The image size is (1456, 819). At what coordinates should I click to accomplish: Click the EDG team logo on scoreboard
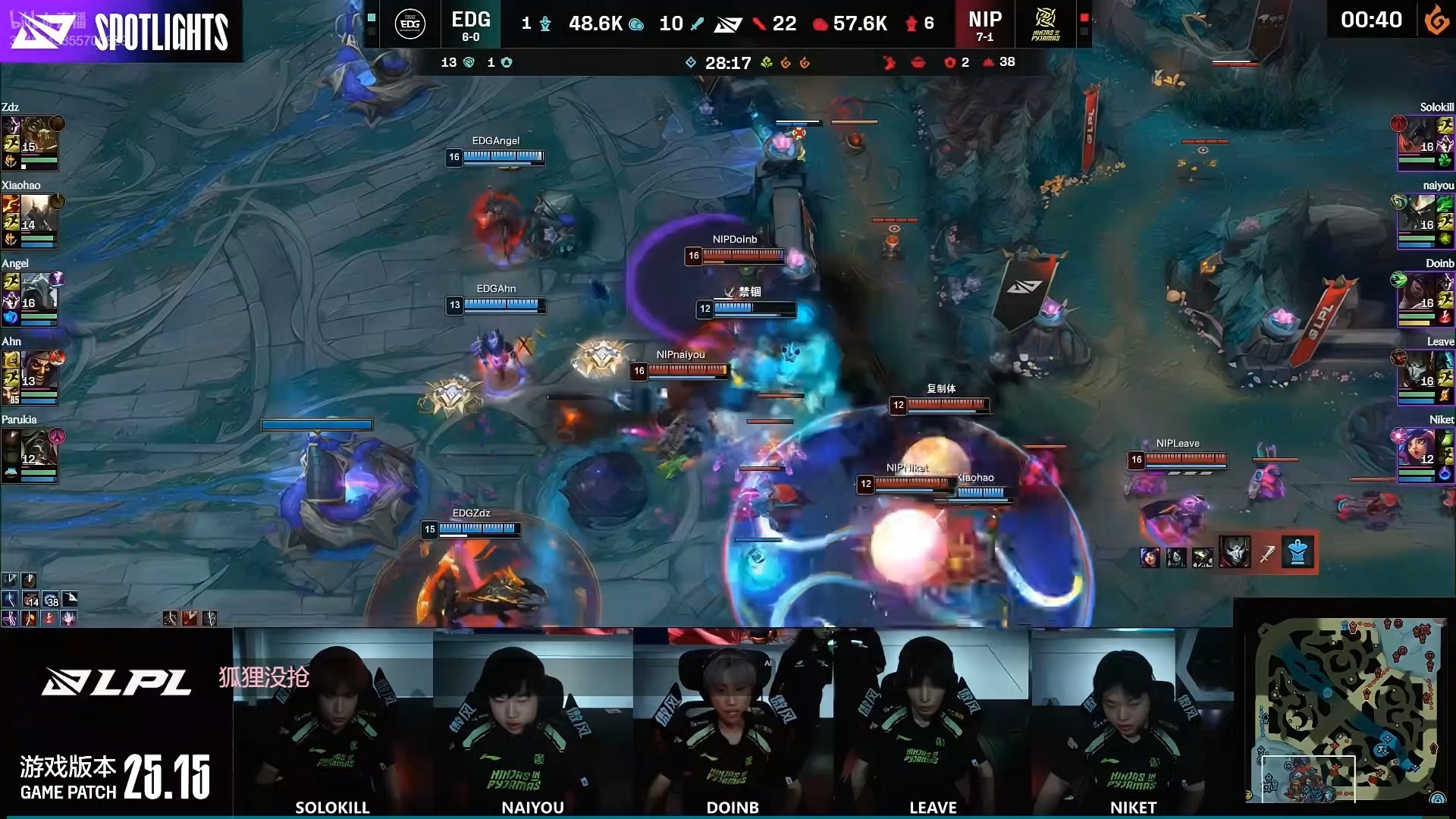tap(409, 24)
